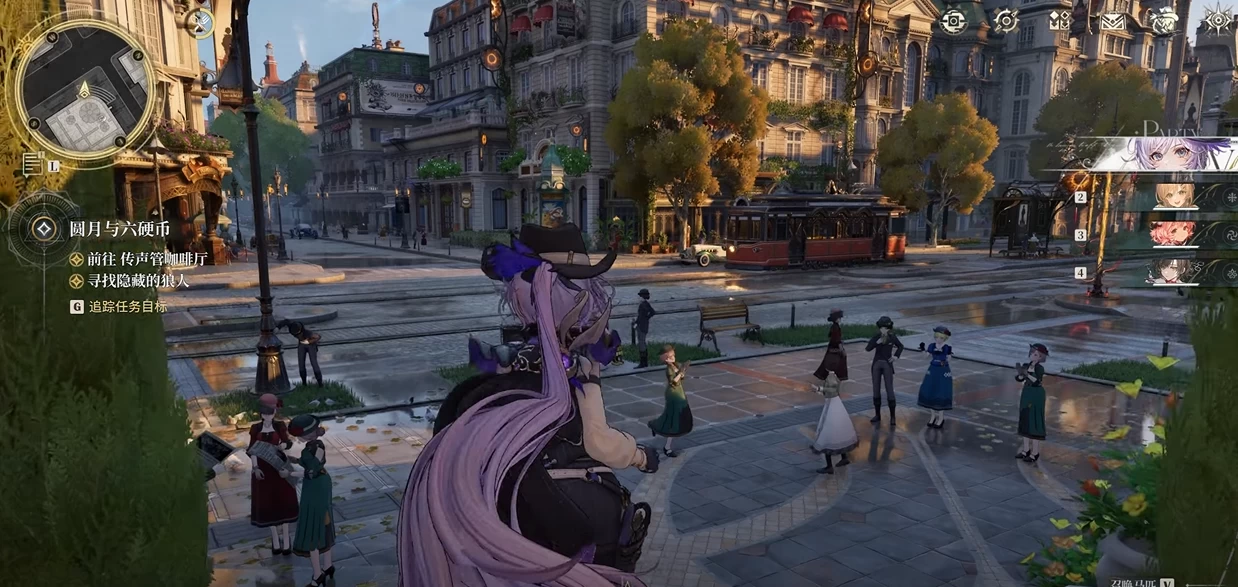Open the gear-shaped ring icon in the top bar
The height and width of the screenshot is (587, 1238).
[1005, 20]
